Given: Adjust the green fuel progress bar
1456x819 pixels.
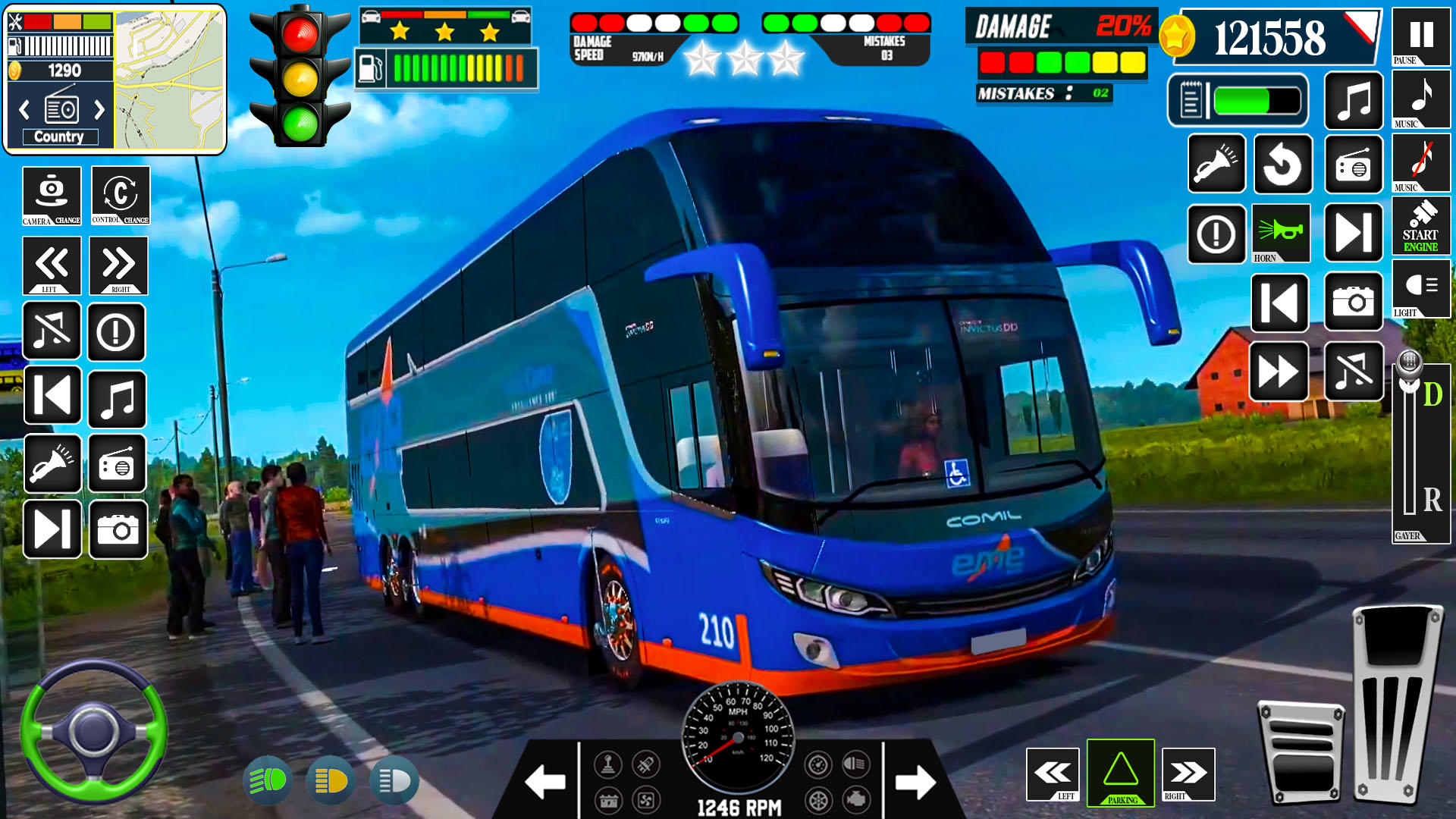Looking at the screenshot, I should click(1243, 99).
